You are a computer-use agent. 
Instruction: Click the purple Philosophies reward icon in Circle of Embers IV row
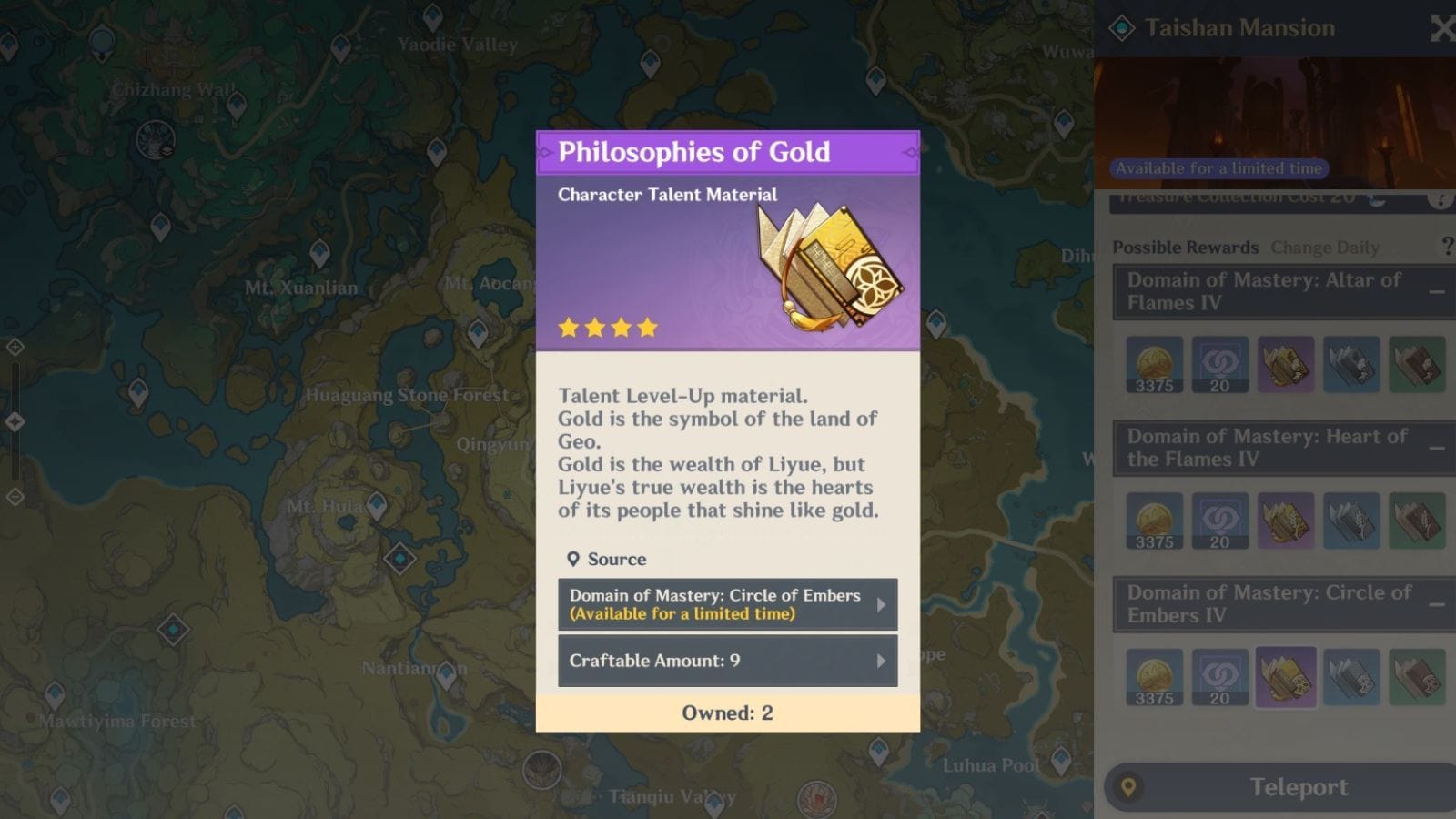click(x=1287, y=676)
